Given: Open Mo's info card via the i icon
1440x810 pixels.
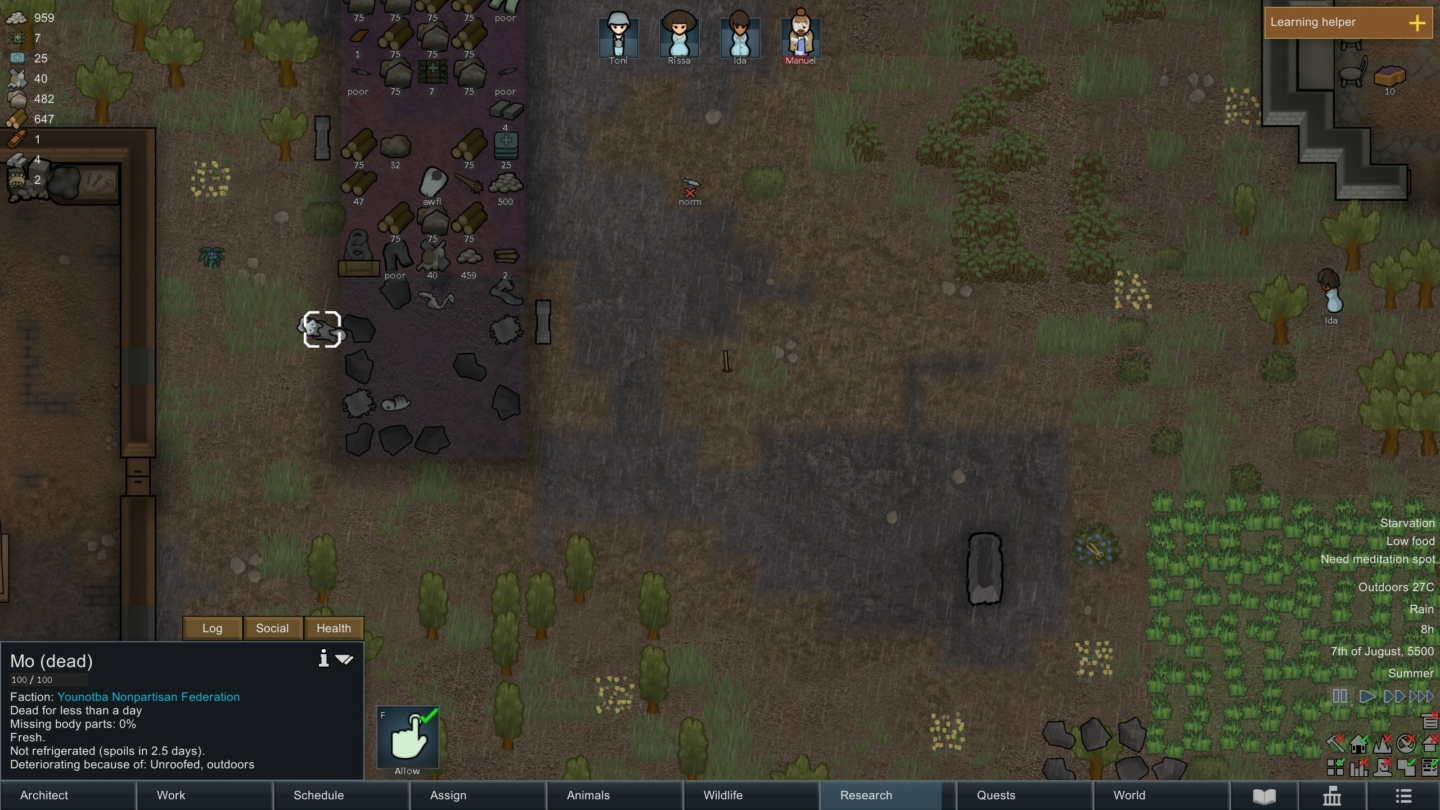Looking at the screenshot, I should [323, 658].
